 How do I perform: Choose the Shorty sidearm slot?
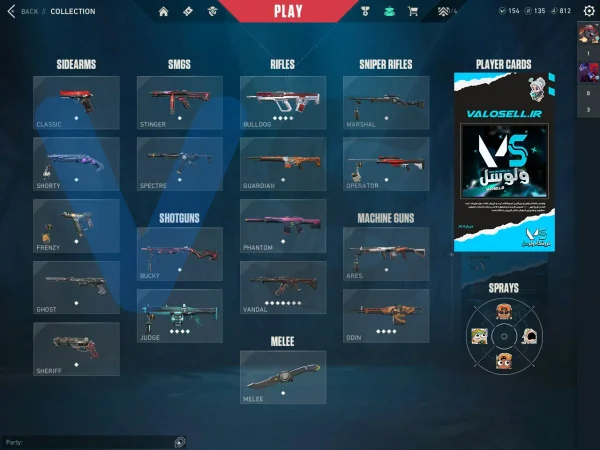coord(76,162)
